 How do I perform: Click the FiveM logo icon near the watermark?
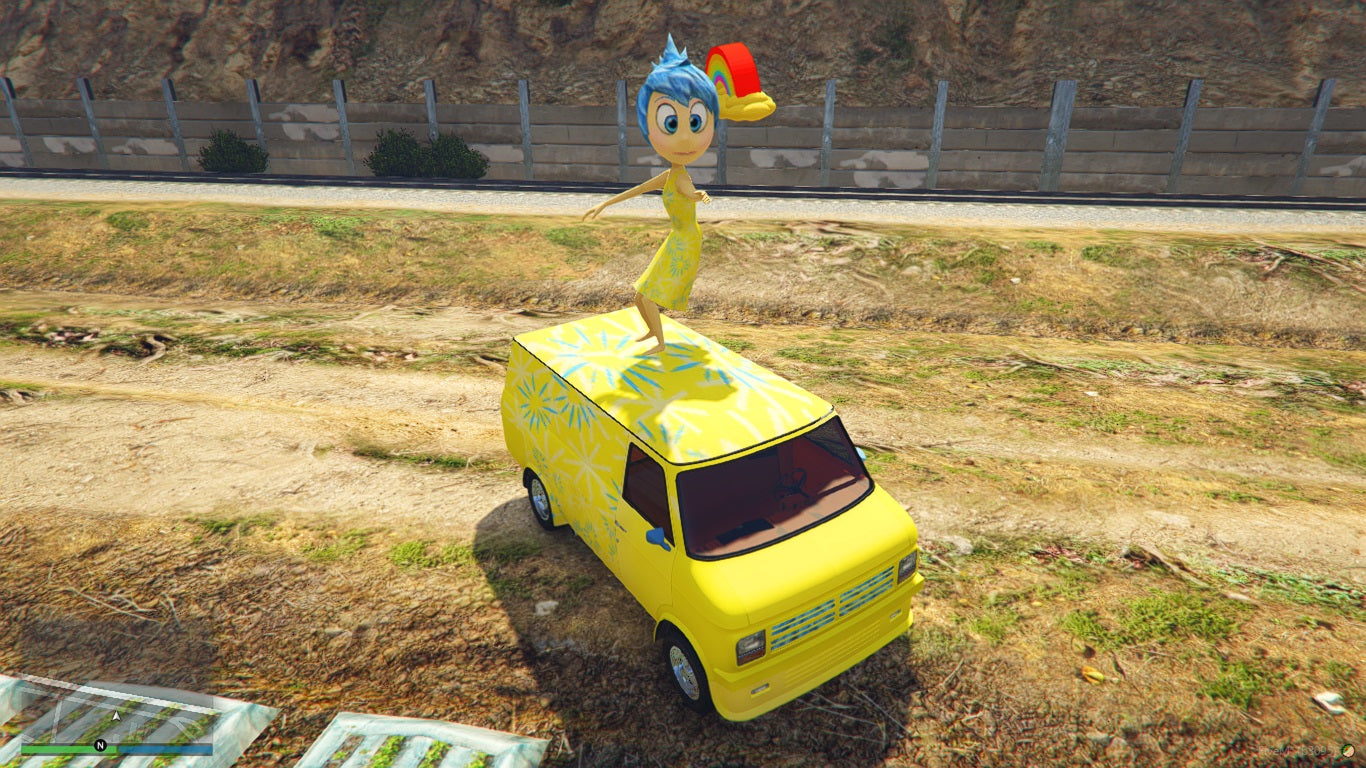tap(1348, 751)
